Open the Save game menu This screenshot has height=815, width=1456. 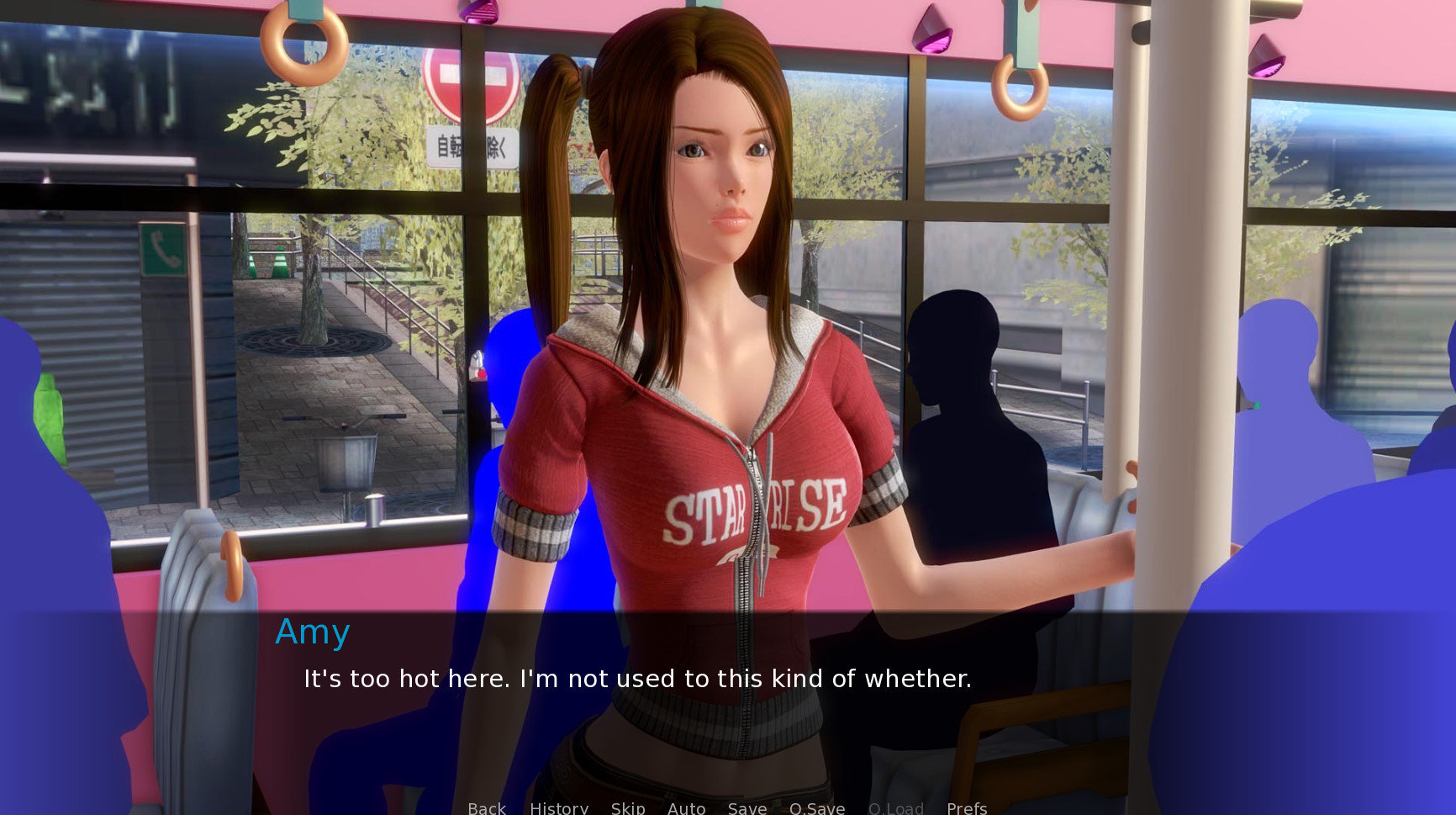click(747, 807)
